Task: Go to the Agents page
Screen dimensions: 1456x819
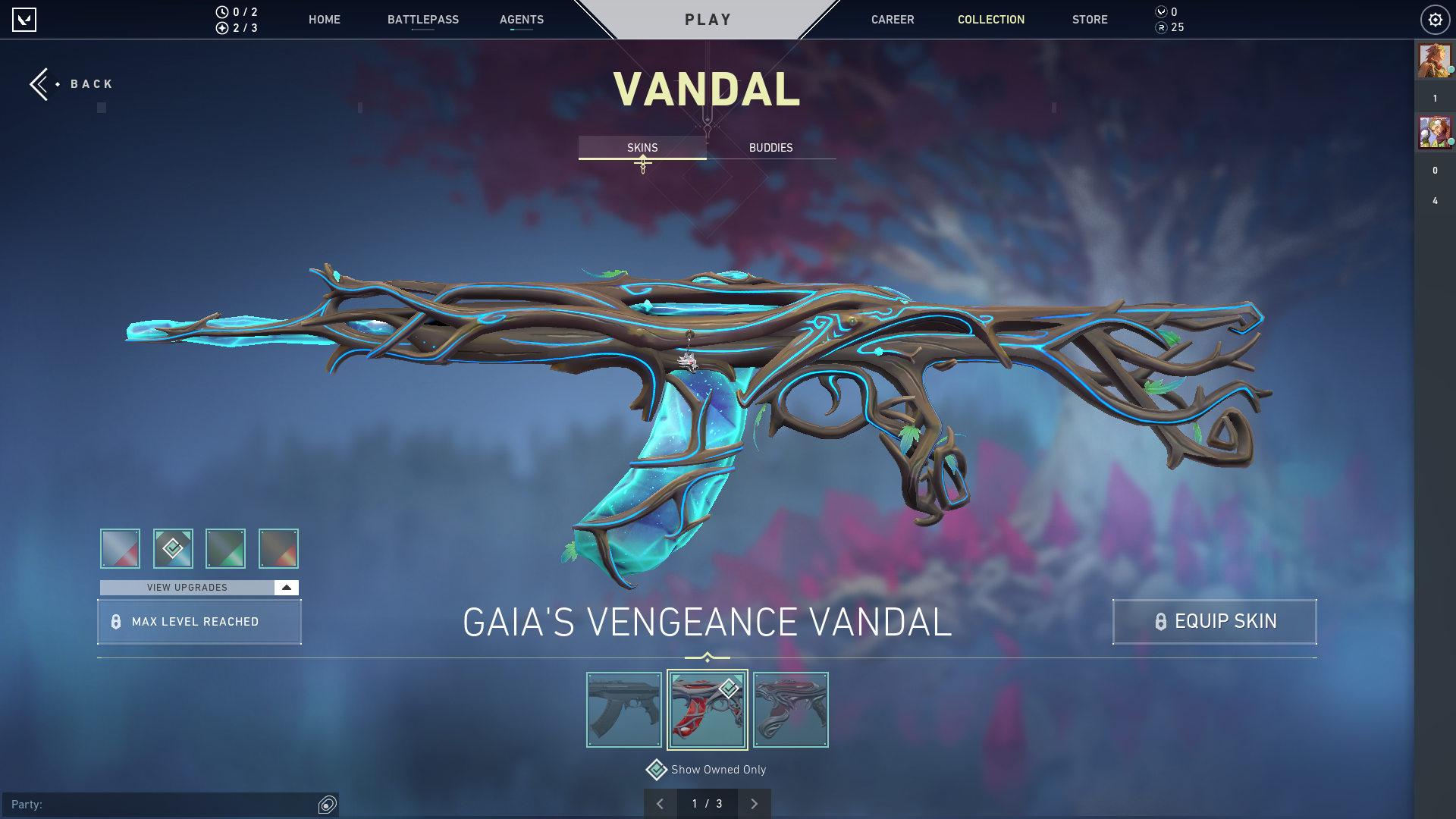Action: point(521,20)
